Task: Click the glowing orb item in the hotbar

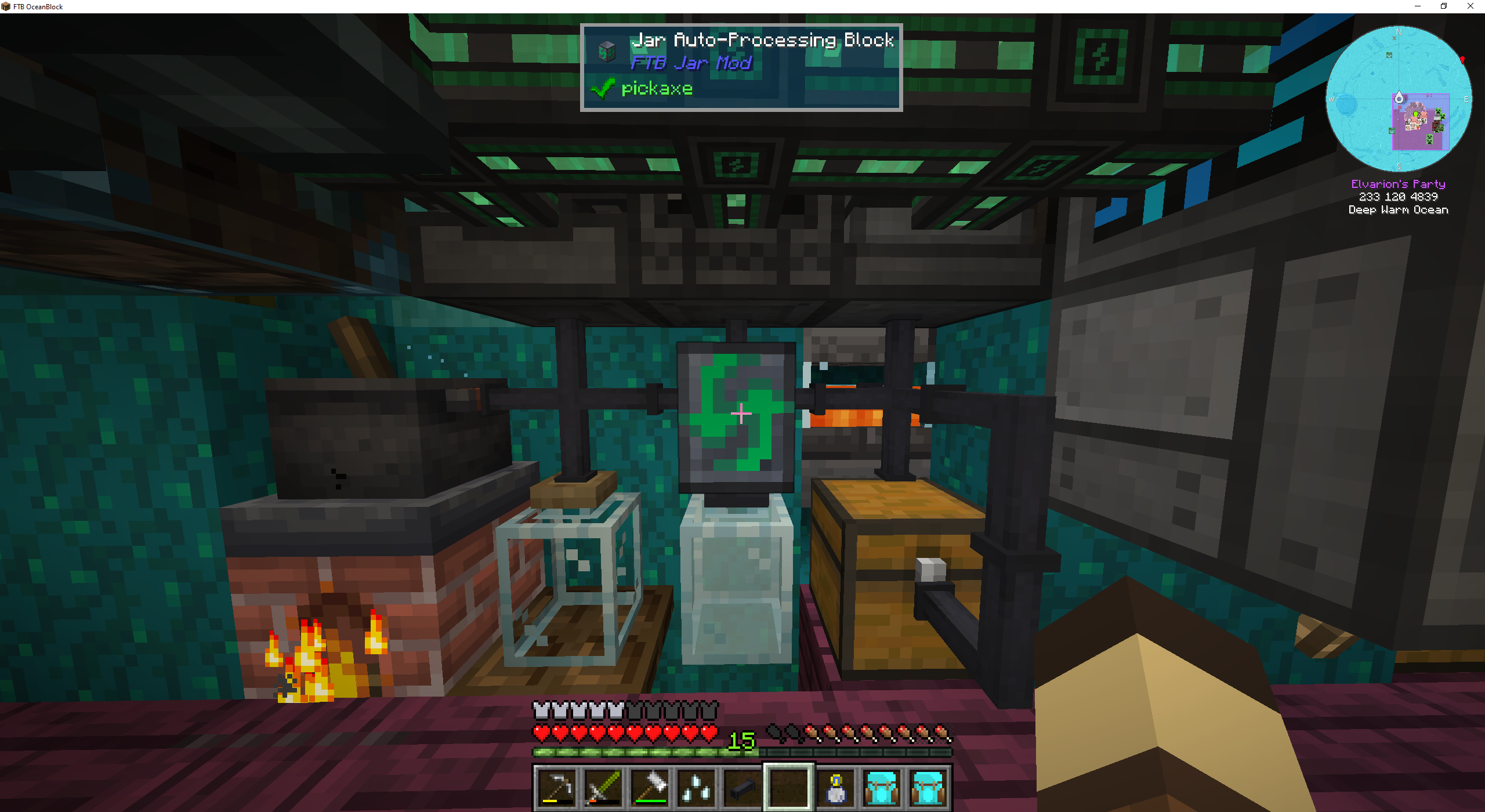Action: pyautogui.click(x=836, y=788)
